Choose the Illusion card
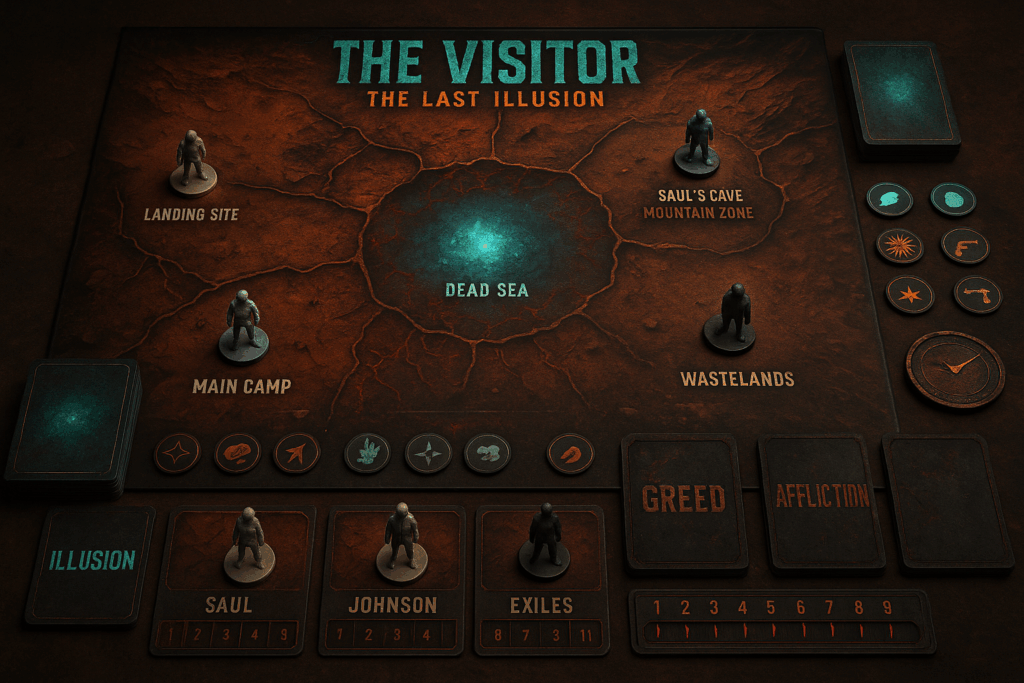 [x=92, y=562]
